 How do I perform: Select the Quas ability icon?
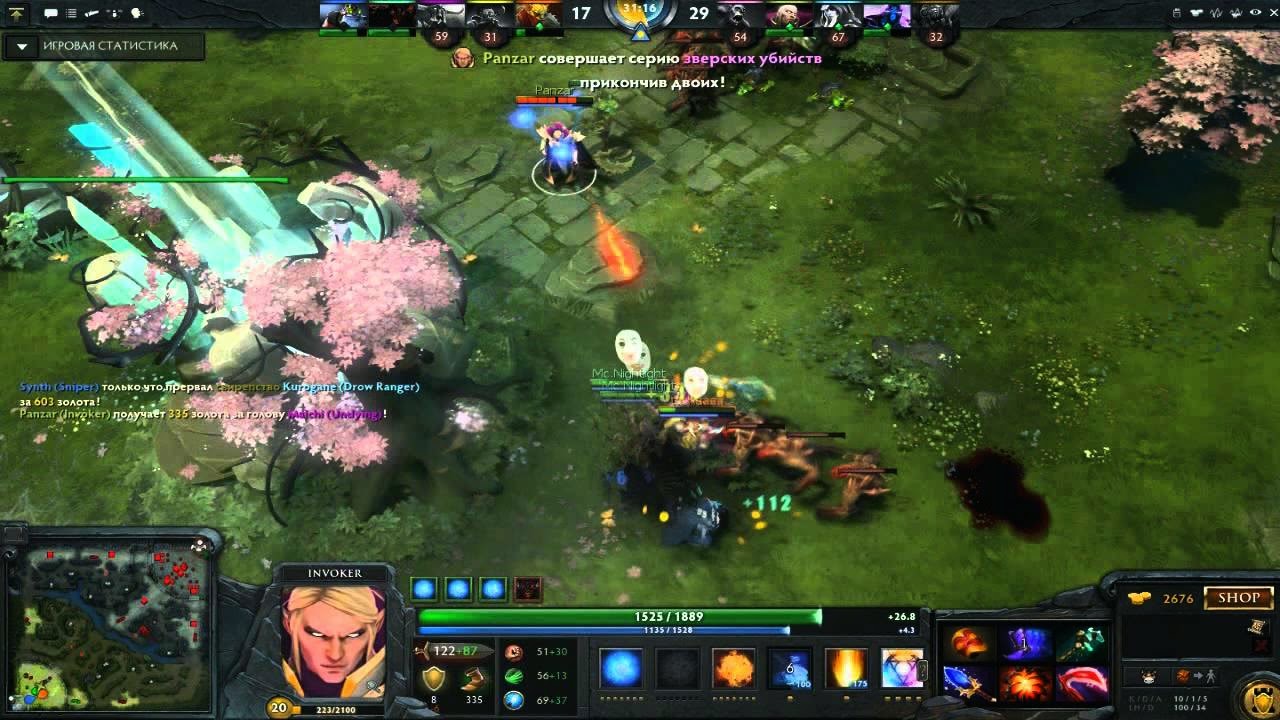pos(620,668)
